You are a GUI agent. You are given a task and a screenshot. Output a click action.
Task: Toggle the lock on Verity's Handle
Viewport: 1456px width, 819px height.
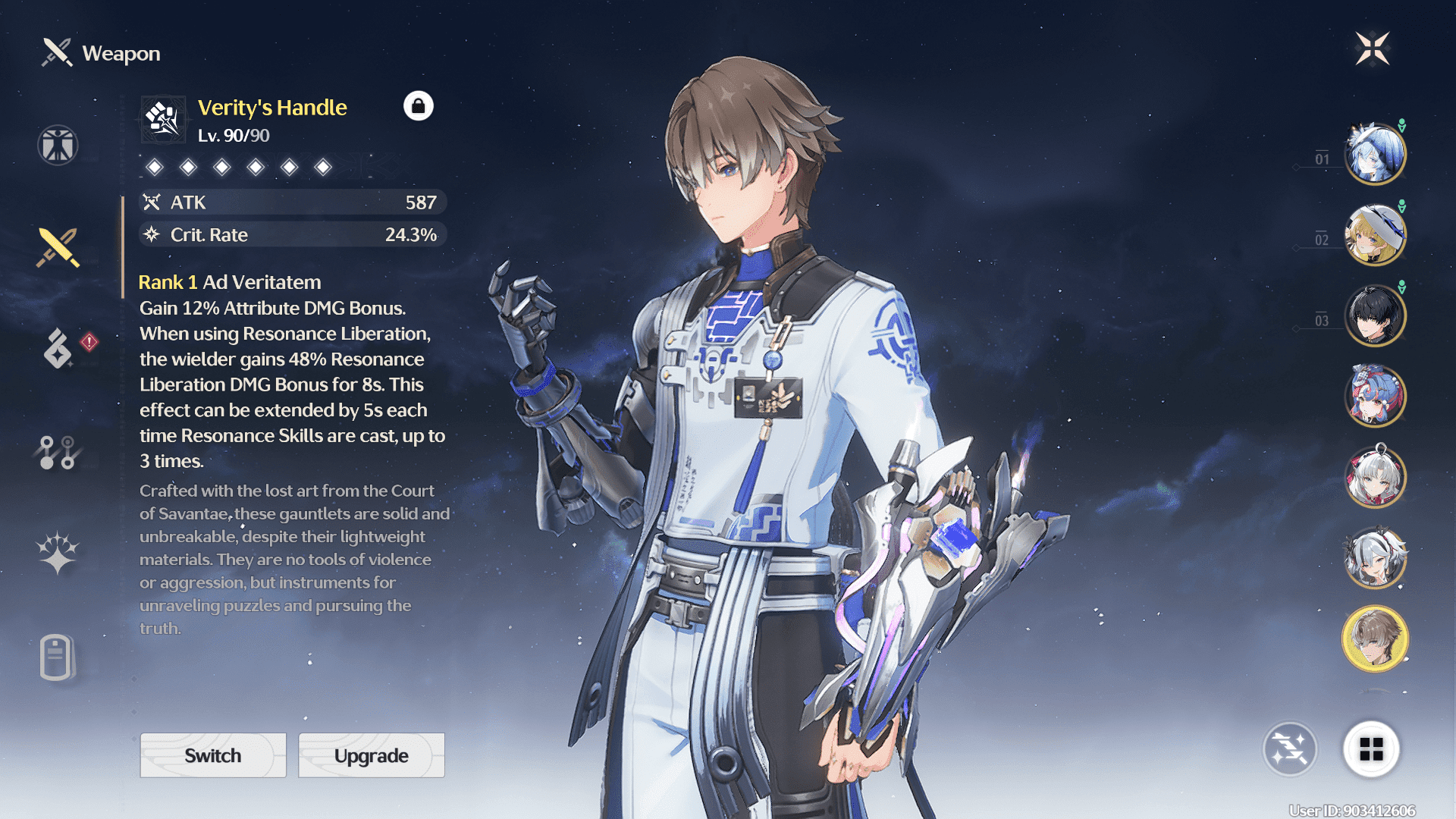(418, 106)
